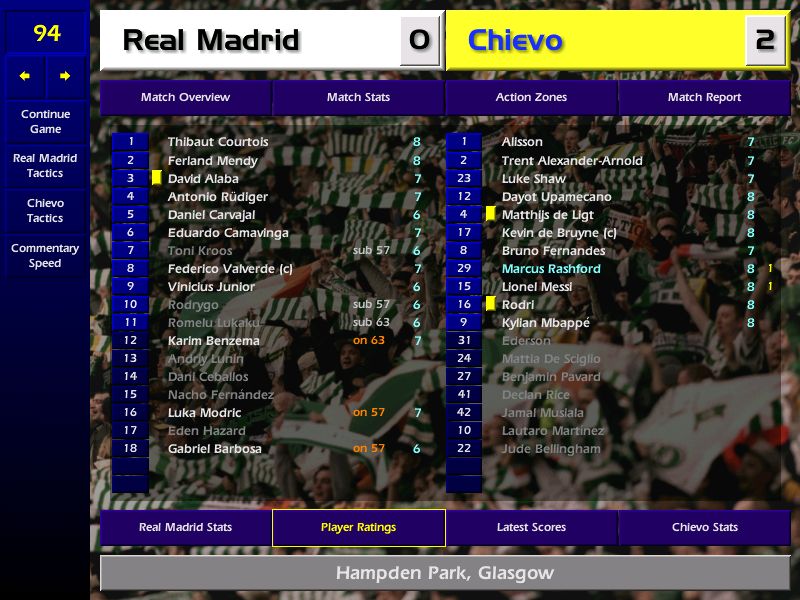Open Real Madrid Tactics
This screenshot has height=600, width=800.
click(45, 166)
